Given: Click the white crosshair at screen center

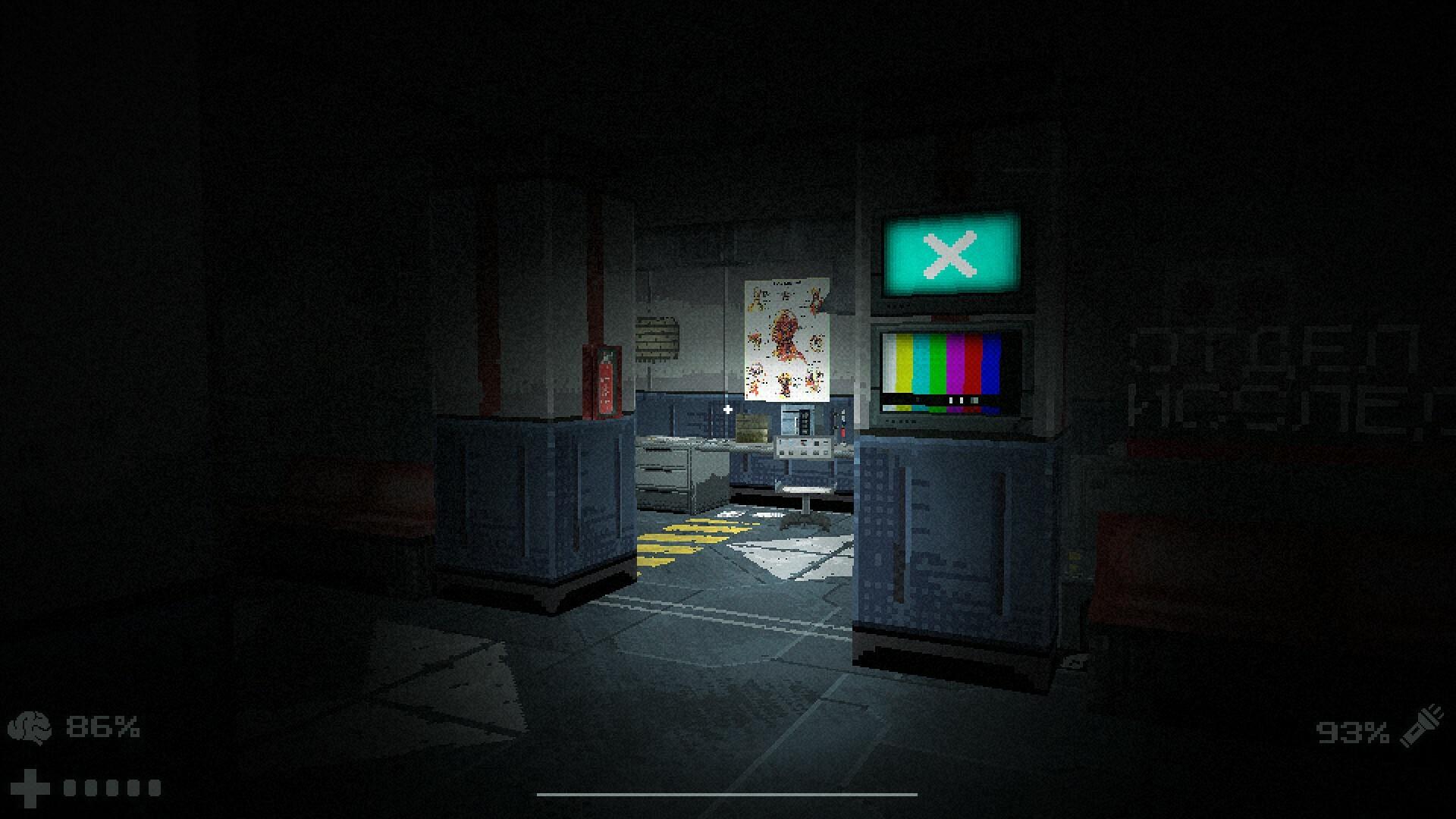Looking at the screenshot, I should pyautogui.click(x=728, y=409).
